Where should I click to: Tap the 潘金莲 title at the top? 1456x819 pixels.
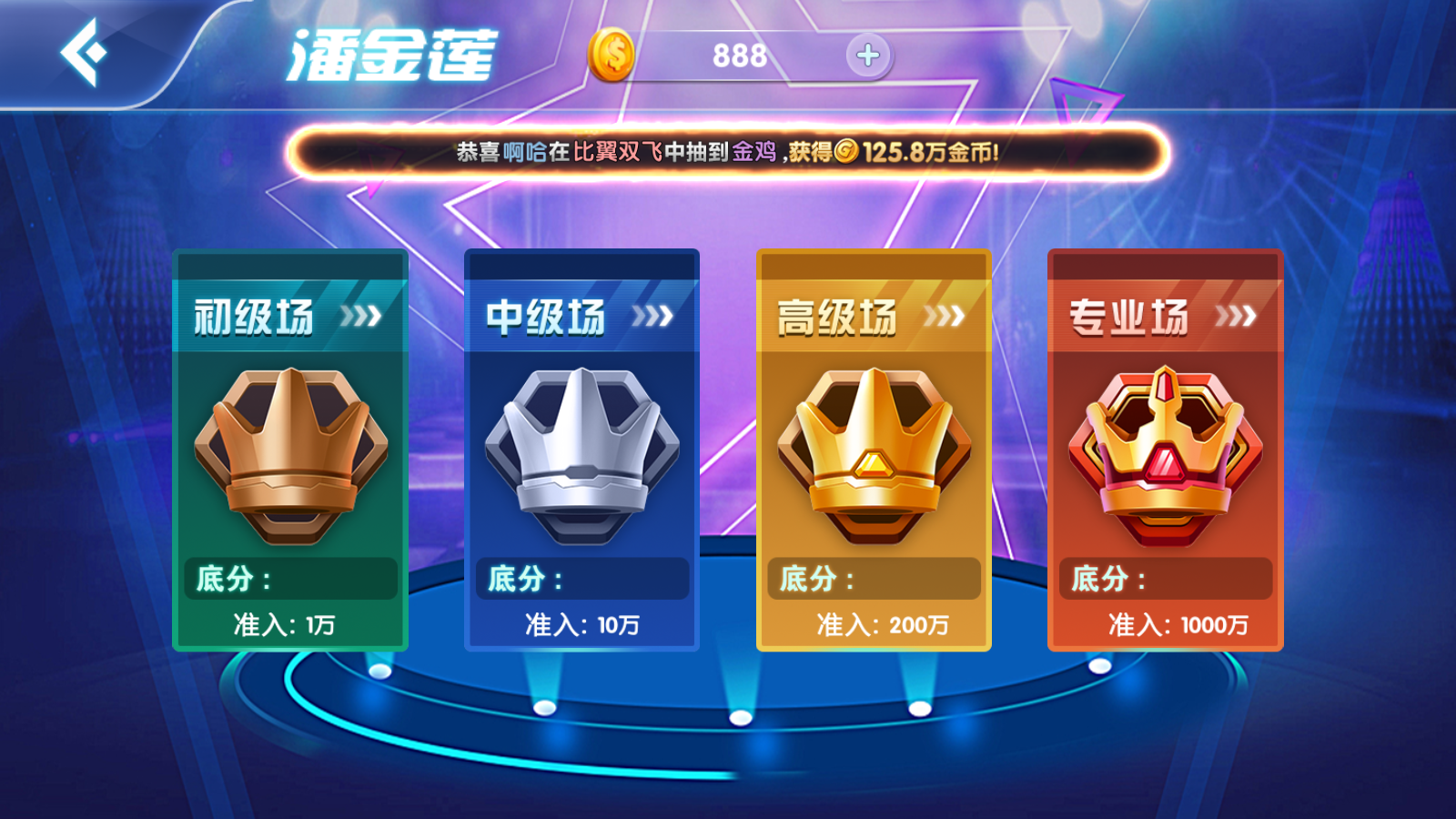pyautogui.click(x=391, y=52)
